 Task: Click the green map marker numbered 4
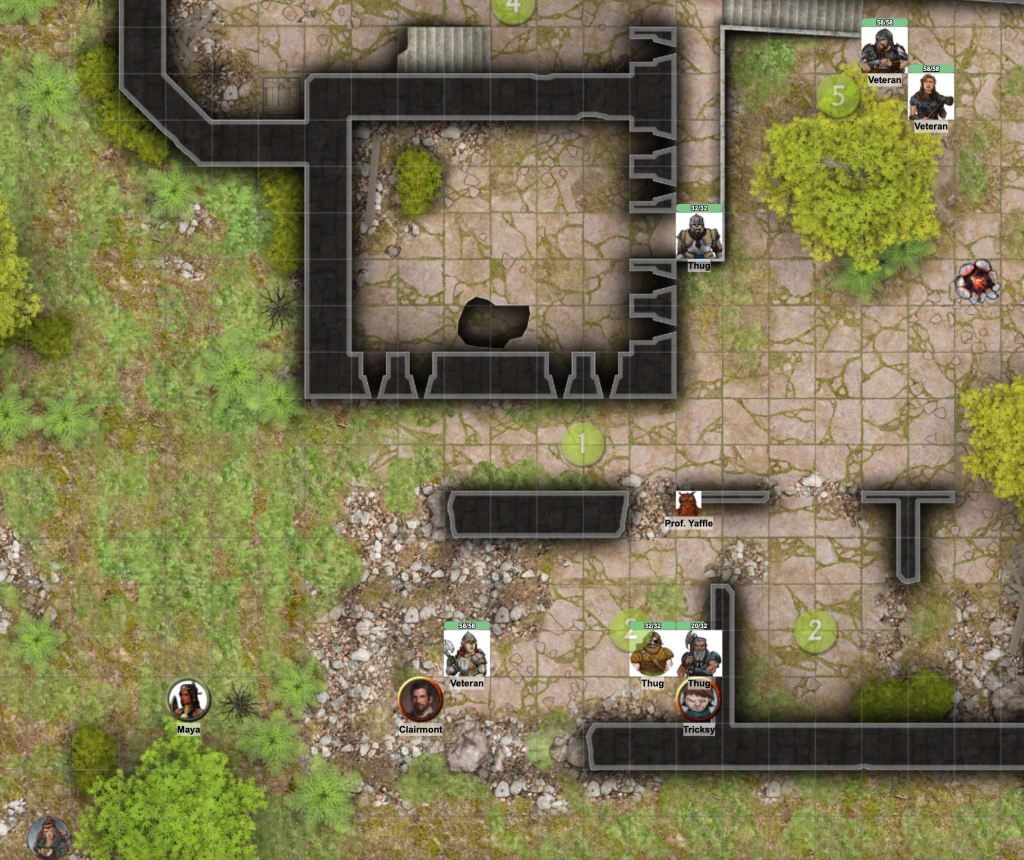tap(514, 8)
